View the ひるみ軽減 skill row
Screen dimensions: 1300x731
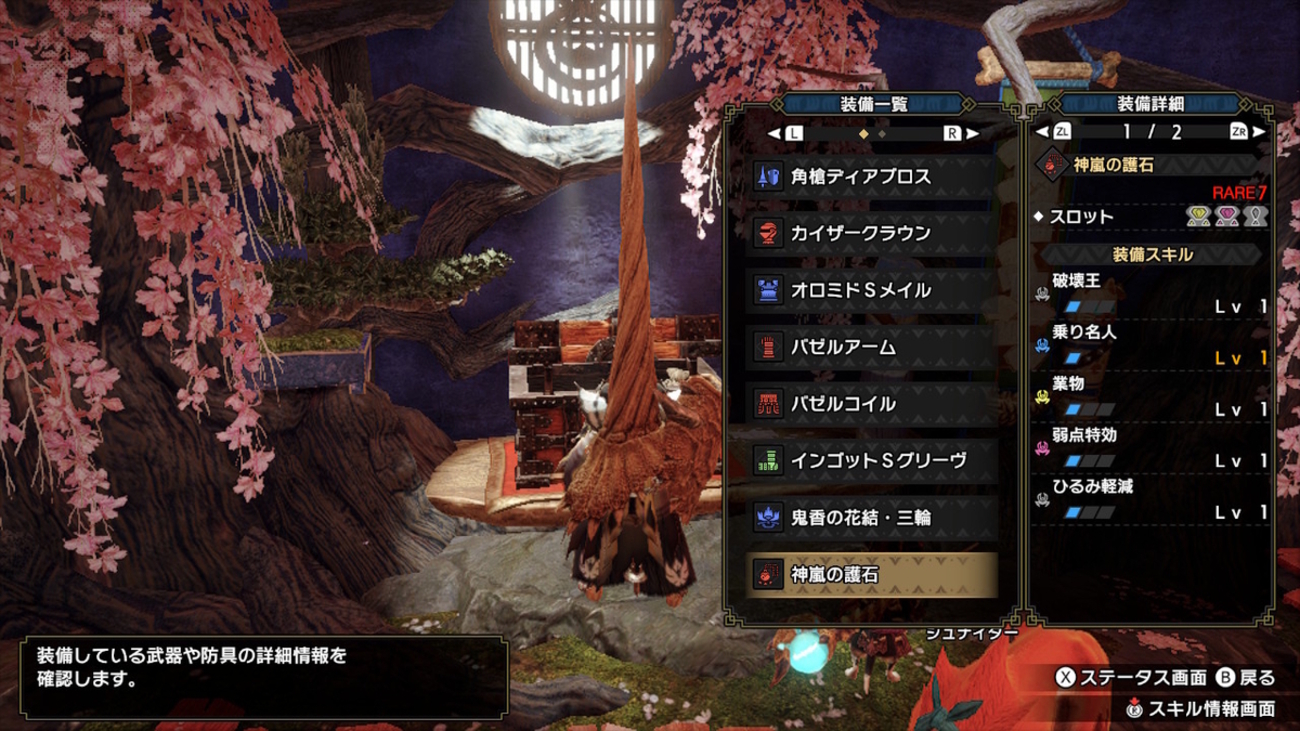coord(1152,500)
